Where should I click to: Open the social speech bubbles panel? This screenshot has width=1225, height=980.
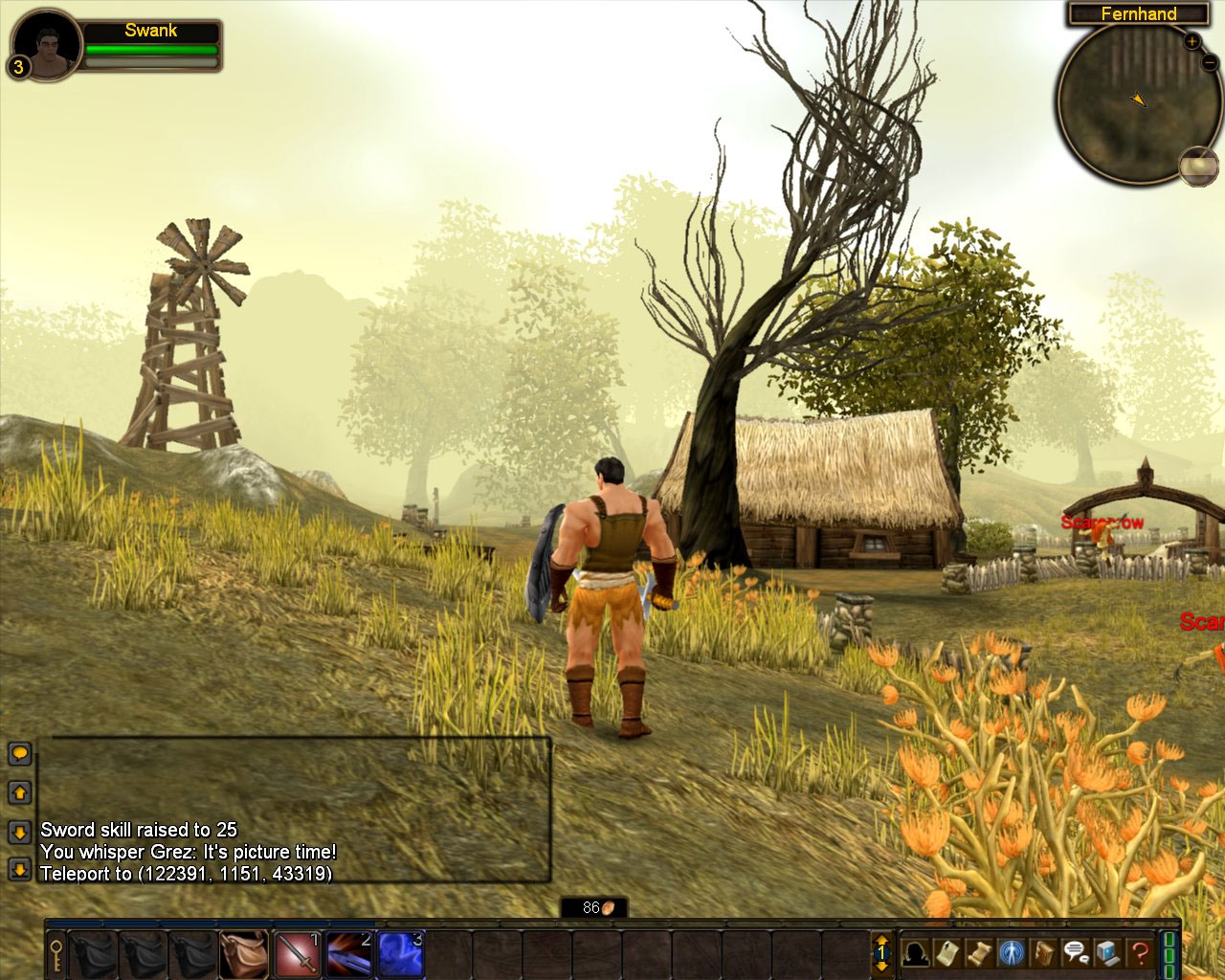tap(1076, 953)
